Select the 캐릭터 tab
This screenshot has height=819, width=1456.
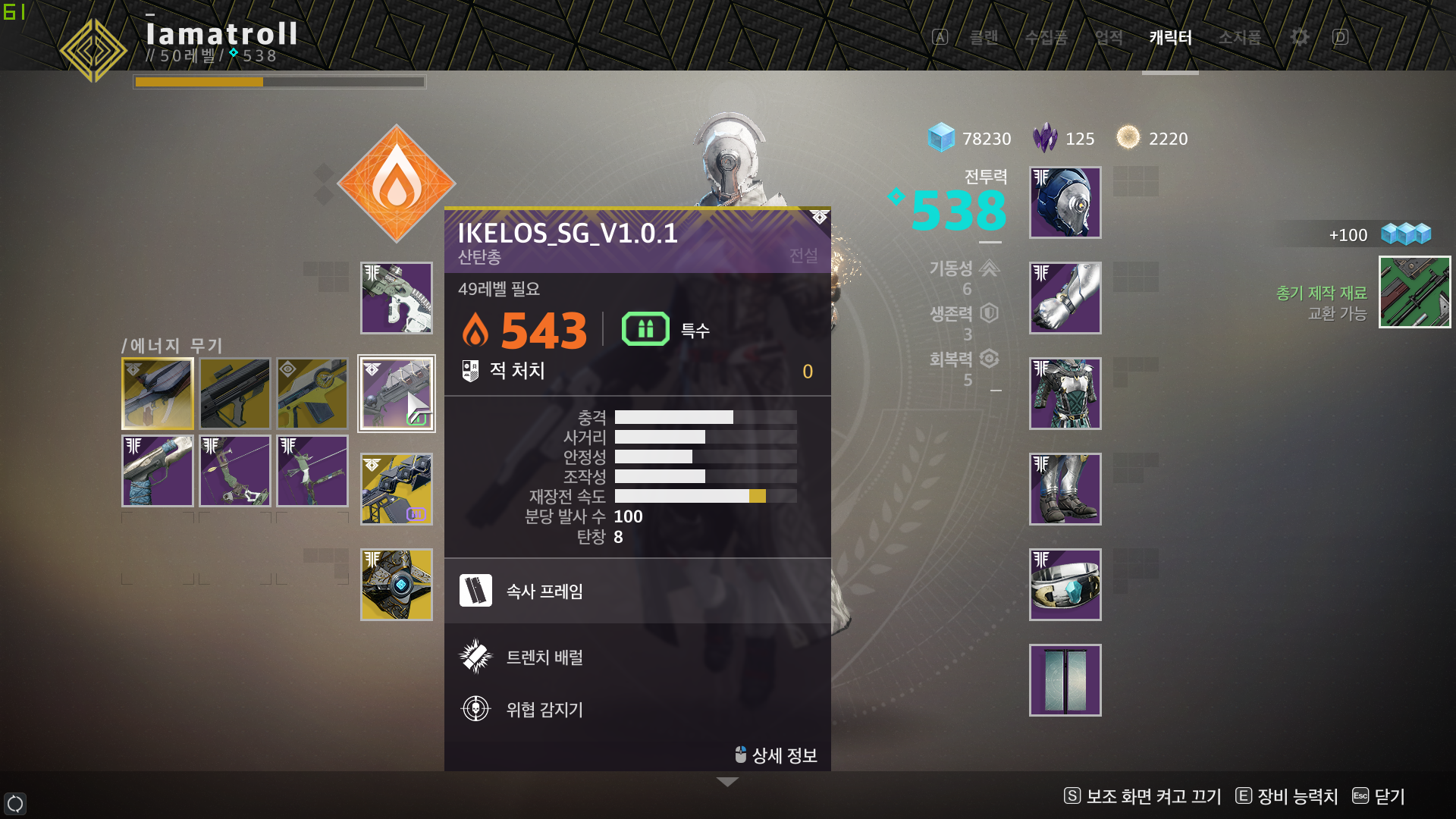1170,37
